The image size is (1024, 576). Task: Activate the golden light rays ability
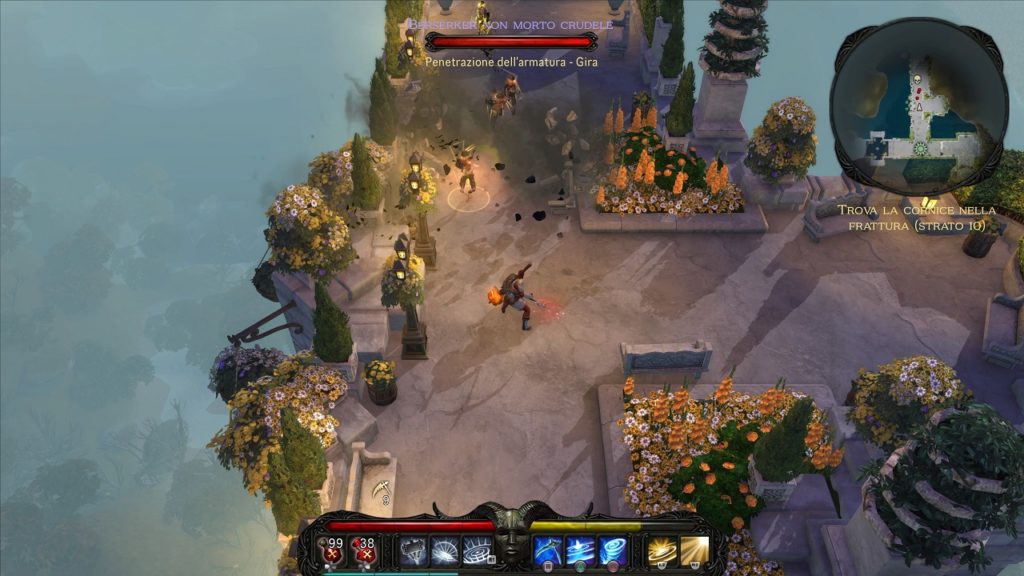coord(694,550)
